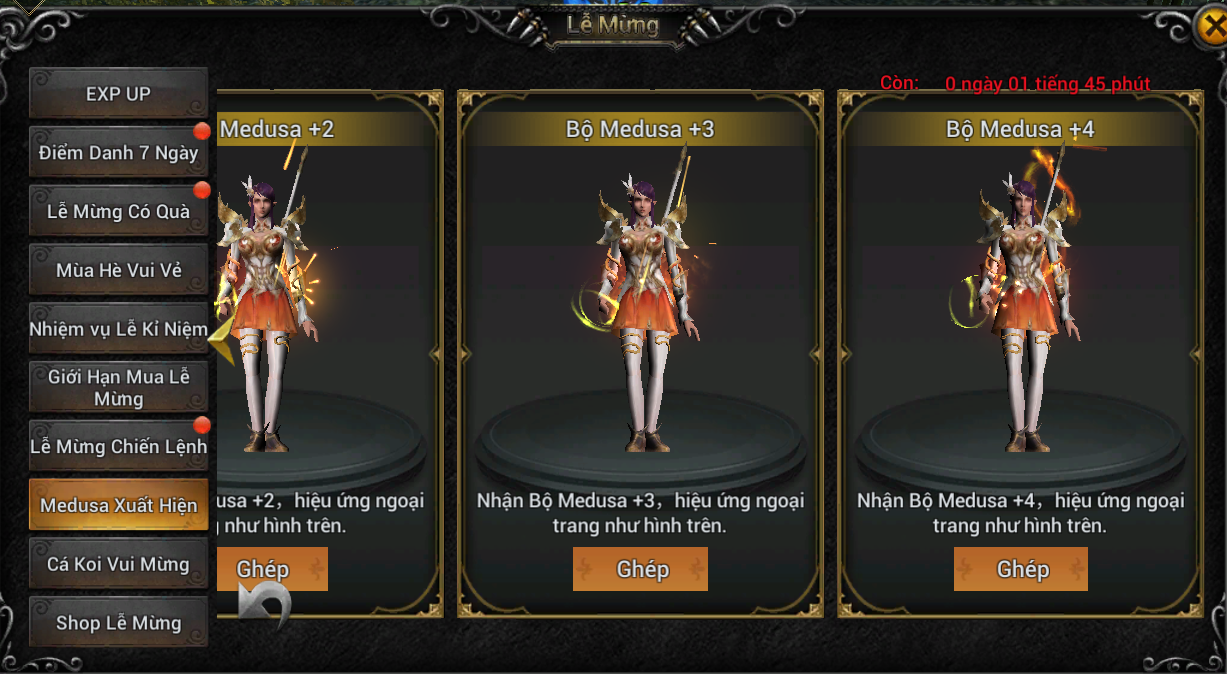Image resolution: width=1227 pixels, height=674 pixels.
Task: Open Giới Hạn Mua Lễ Mừng tab
Action: pyautogui.click(x=118, y=388)
